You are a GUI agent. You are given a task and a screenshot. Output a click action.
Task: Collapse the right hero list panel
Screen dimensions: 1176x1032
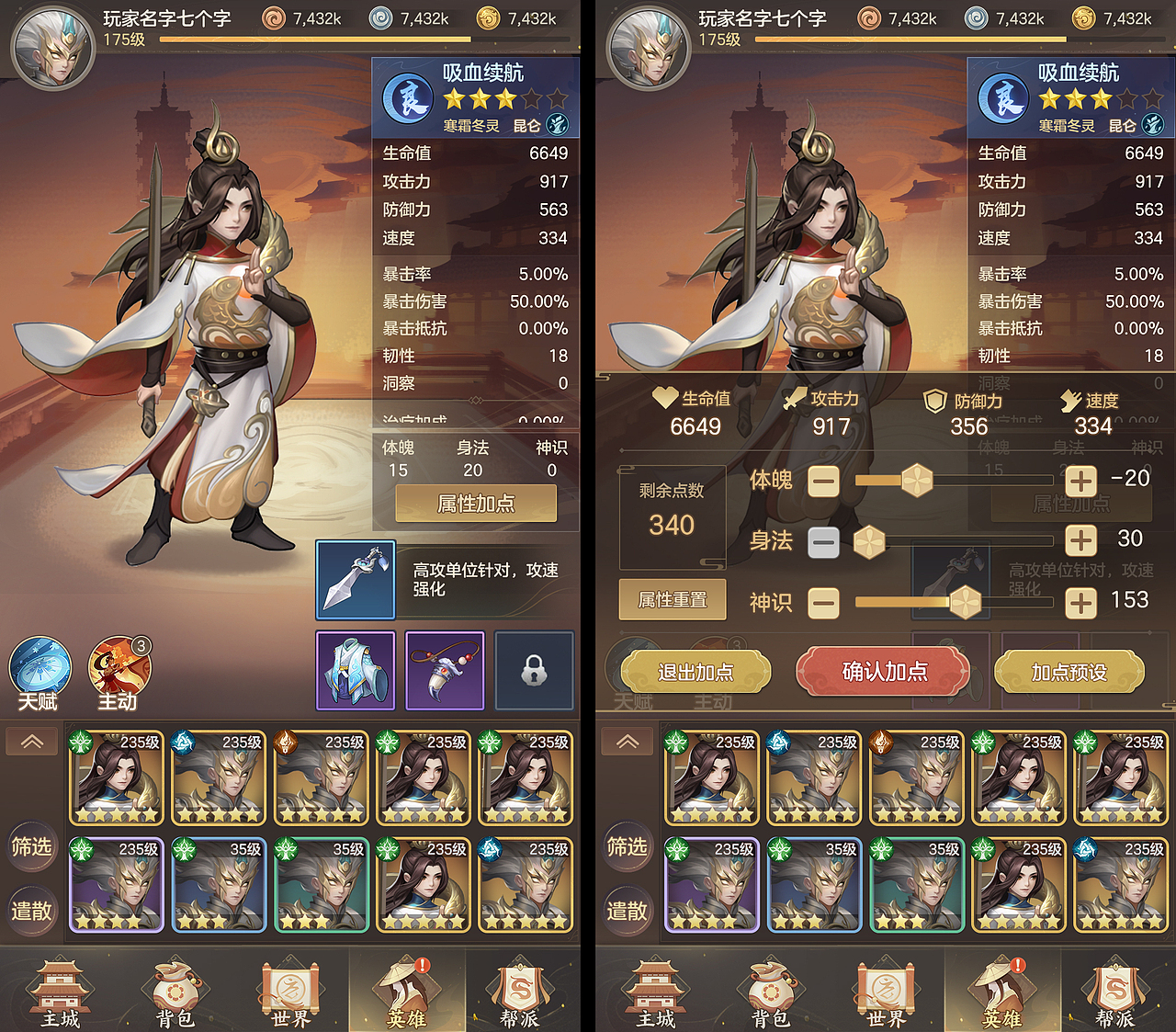(627, 740)
